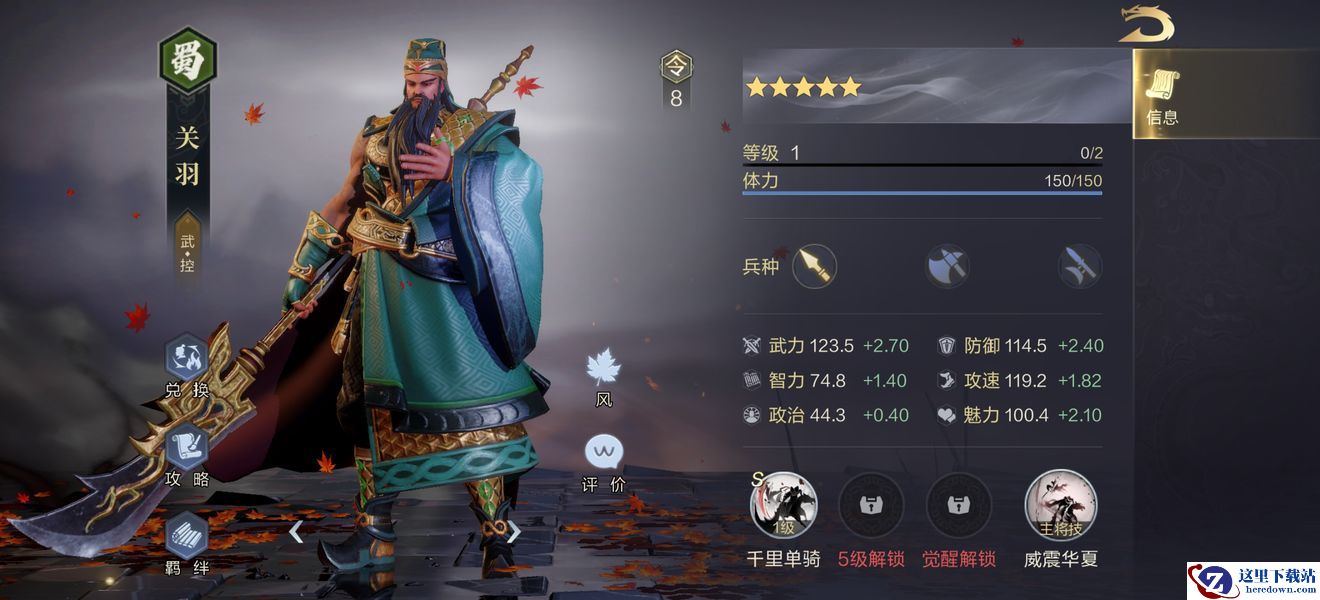1320x600 pixels.
Task: Open the 评价 review bubble
Action: coord(604,455)
